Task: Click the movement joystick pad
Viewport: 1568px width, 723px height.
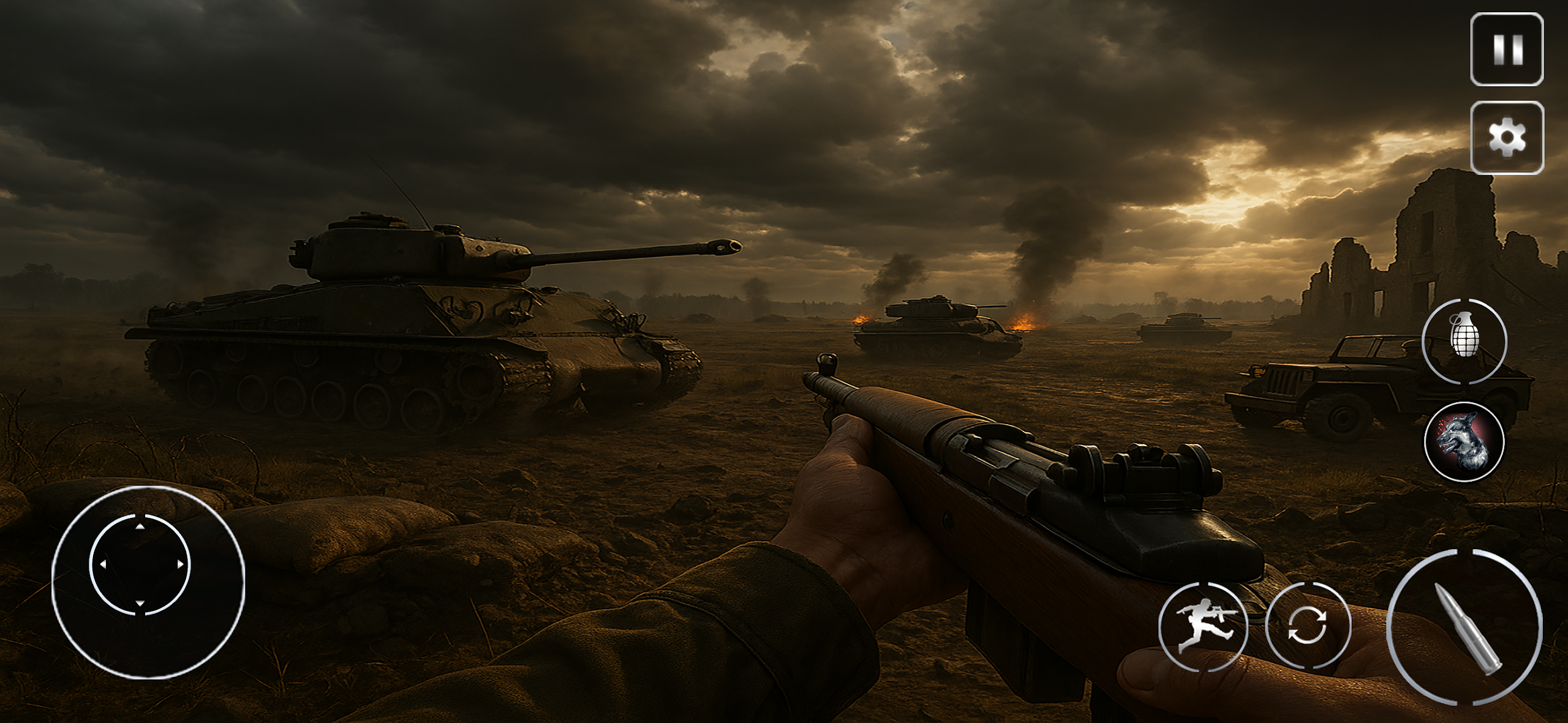Action: coord(141,564)
